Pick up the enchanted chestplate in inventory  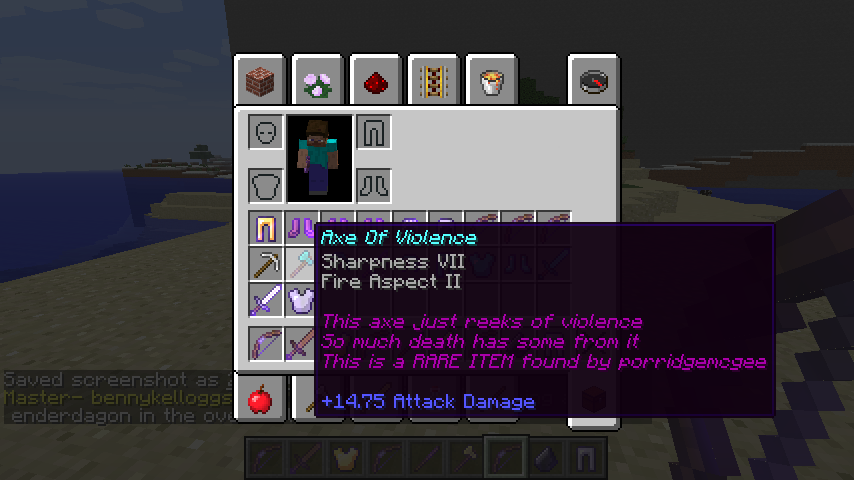tap(301, 300)
